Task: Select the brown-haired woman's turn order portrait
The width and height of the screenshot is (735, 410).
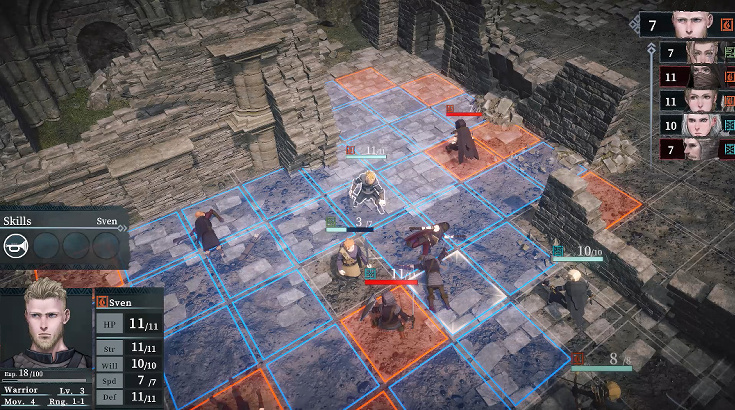Action: point(698,101)
